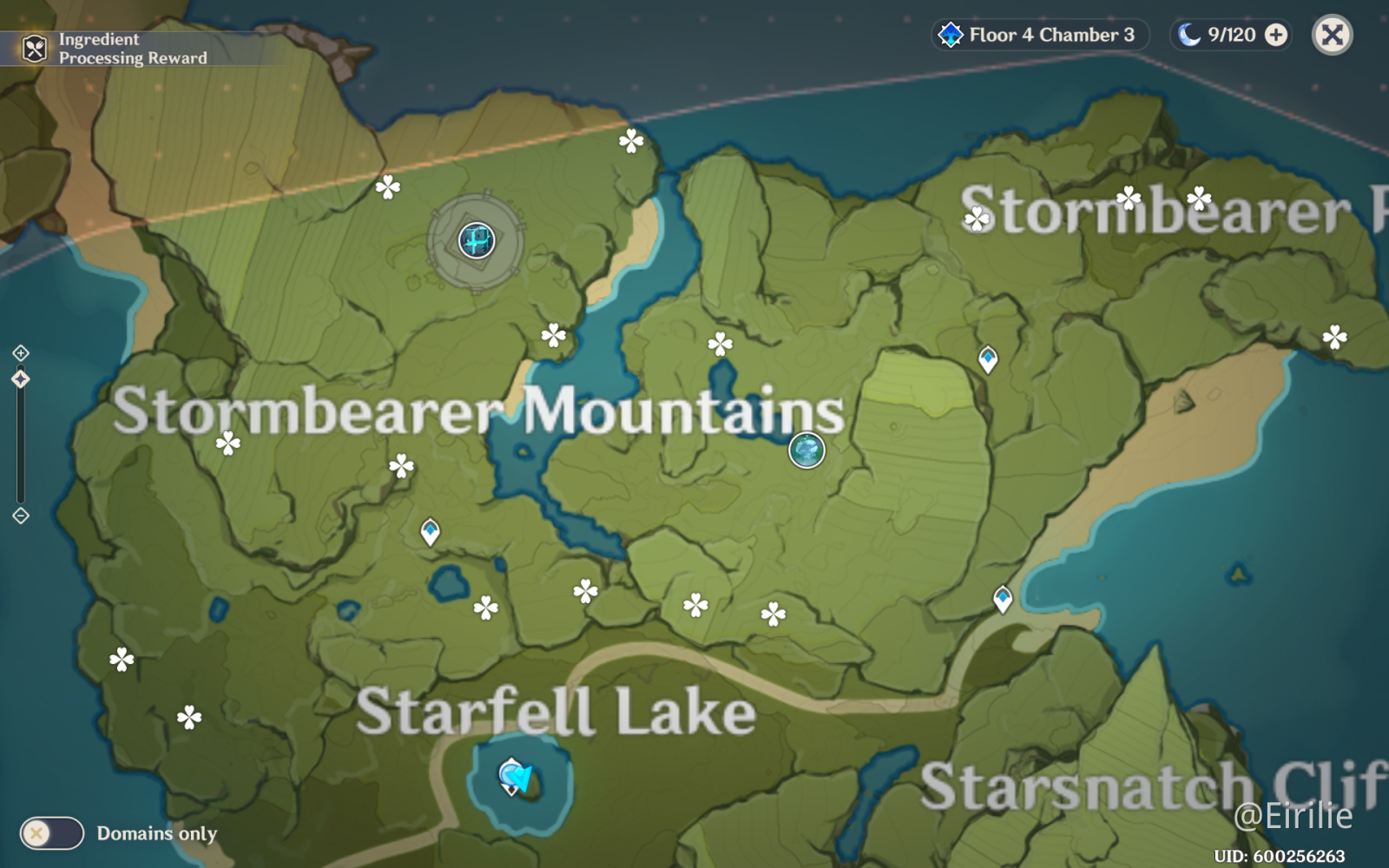The width and height of the screenshot is (1389, 868).
Task: Add Original Resin with the plus button
Action: coord(1276,35)
